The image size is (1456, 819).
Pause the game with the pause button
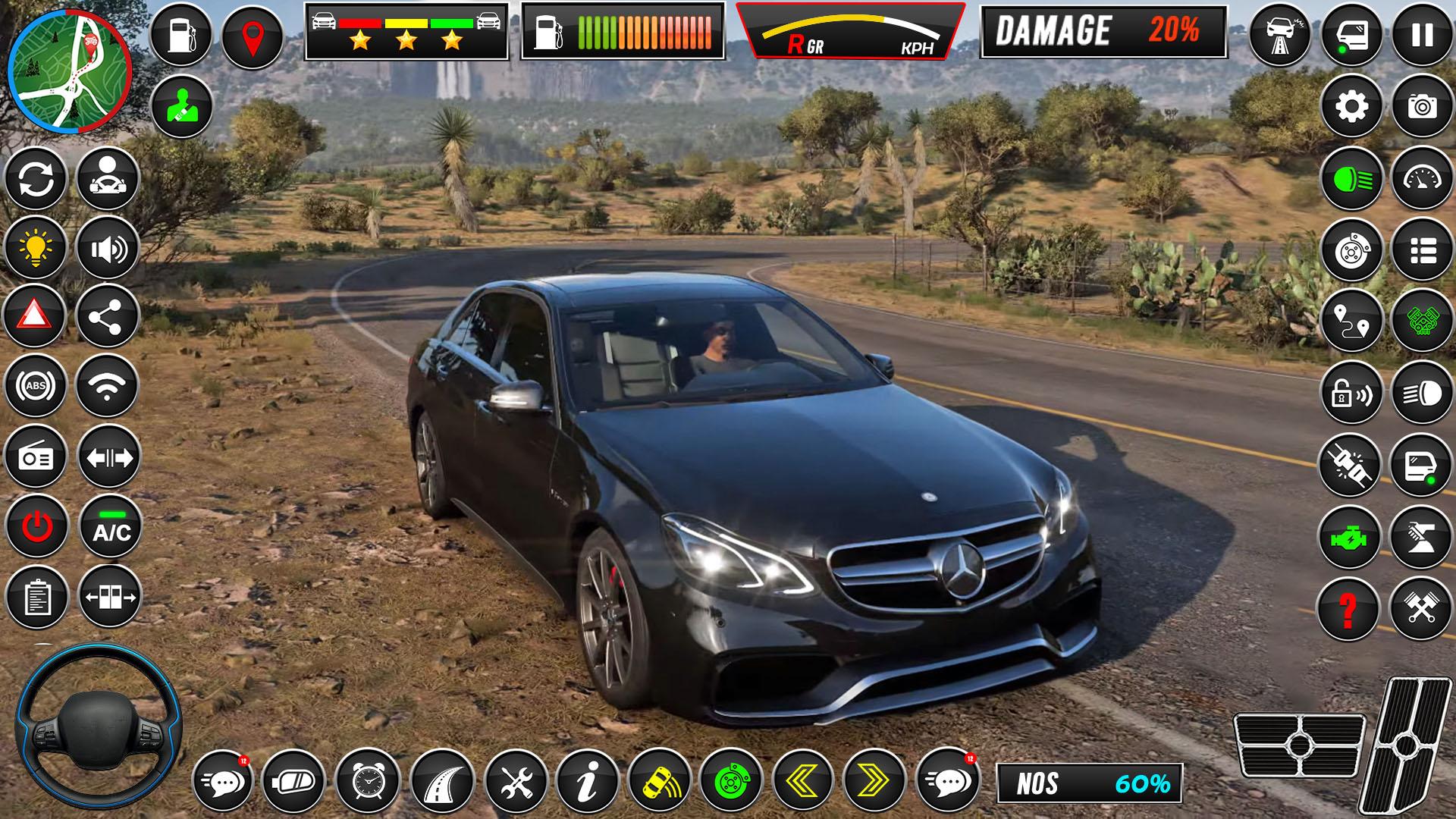(x=1422, y=35)
